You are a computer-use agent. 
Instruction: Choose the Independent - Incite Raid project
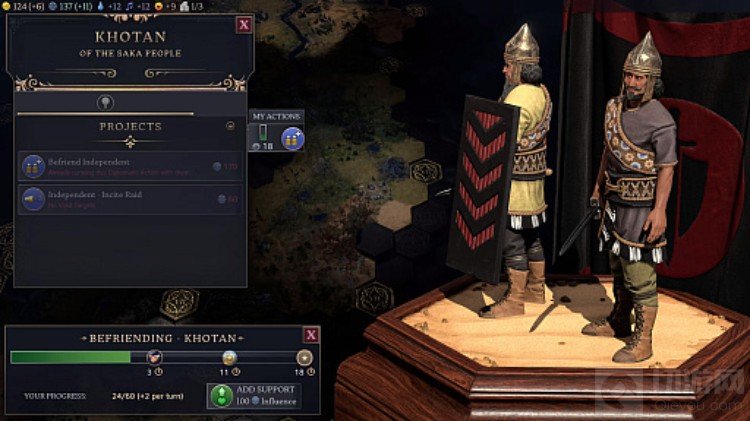tap(130, 199)
